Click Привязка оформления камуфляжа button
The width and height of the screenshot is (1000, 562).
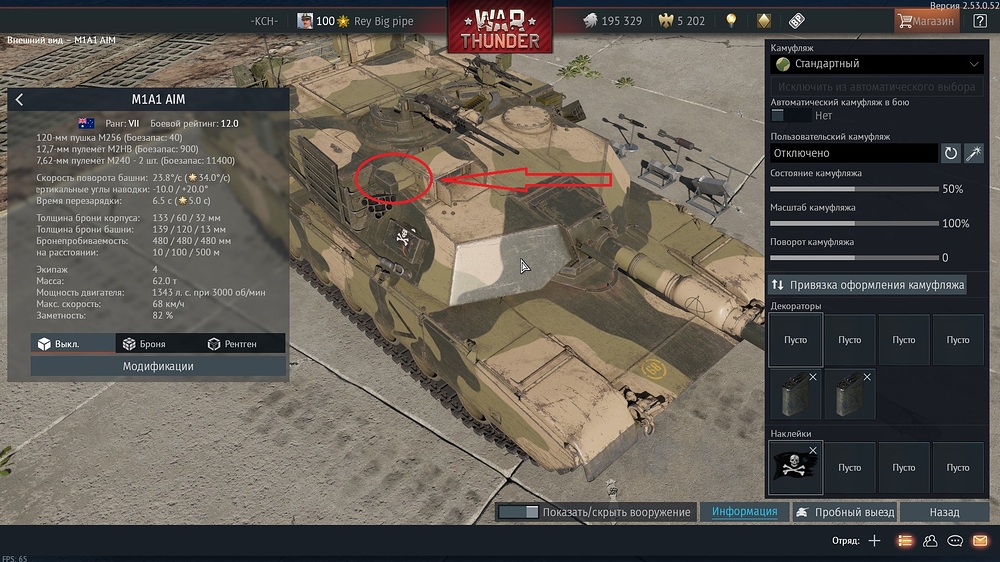[868, 285]
